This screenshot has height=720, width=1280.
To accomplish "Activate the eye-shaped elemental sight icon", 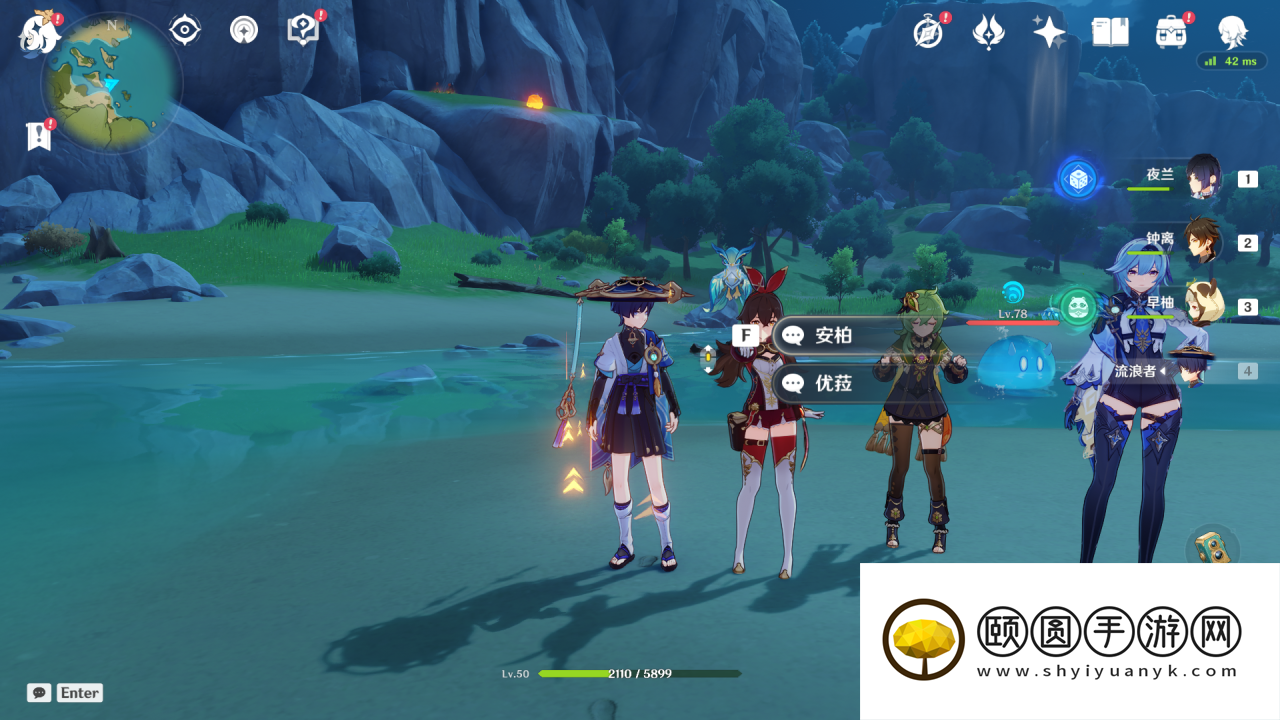I will pos(185,30).
